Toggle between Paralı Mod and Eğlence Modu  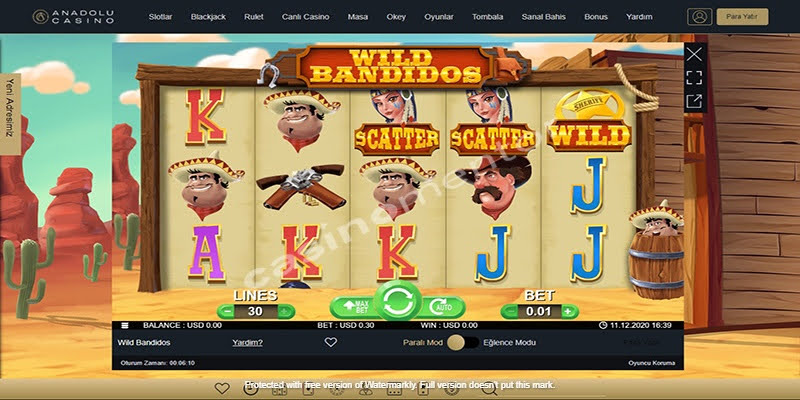click(461, 343)
